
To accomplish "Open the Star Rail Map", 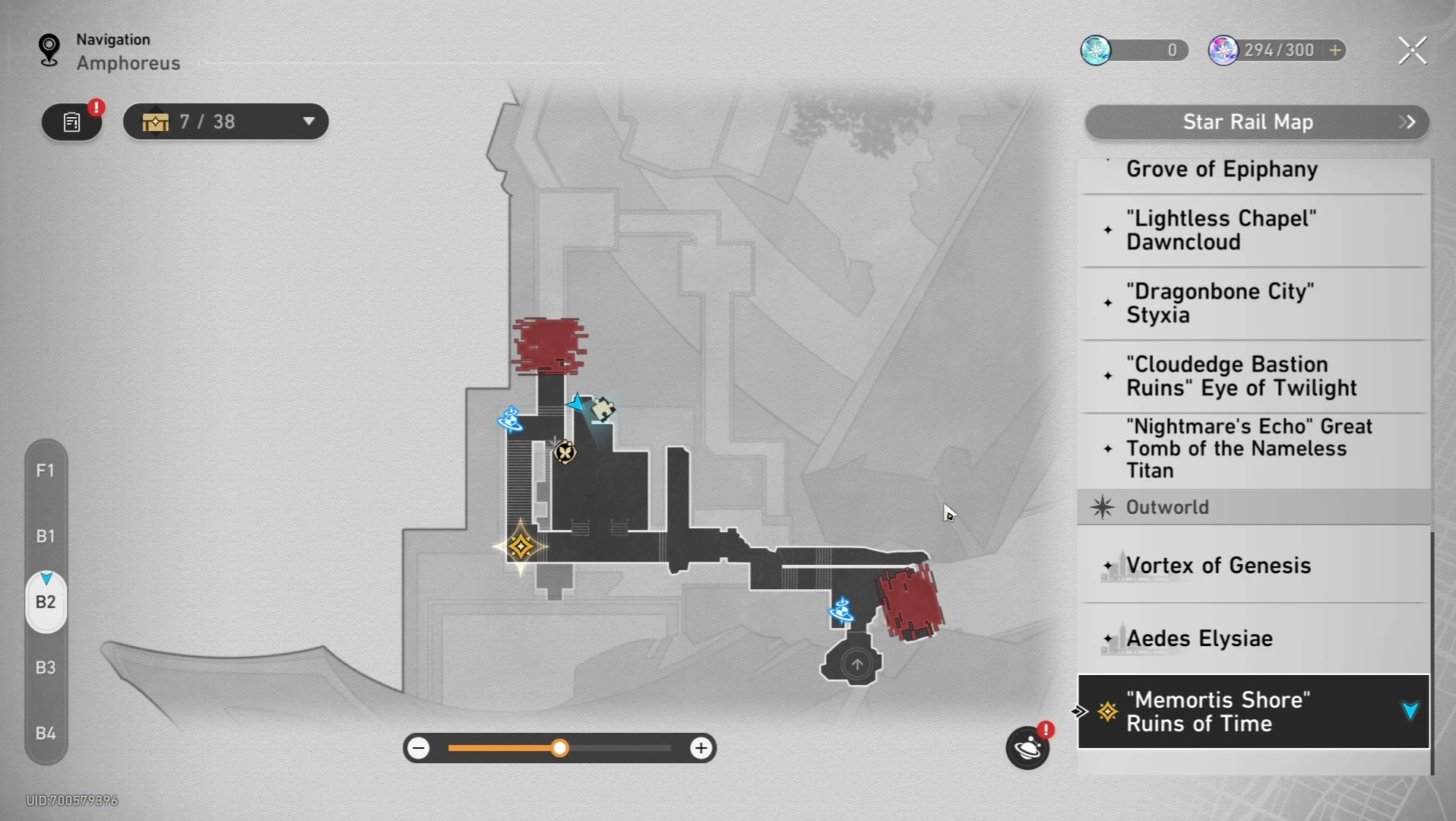I will [x=1256, y=122].
